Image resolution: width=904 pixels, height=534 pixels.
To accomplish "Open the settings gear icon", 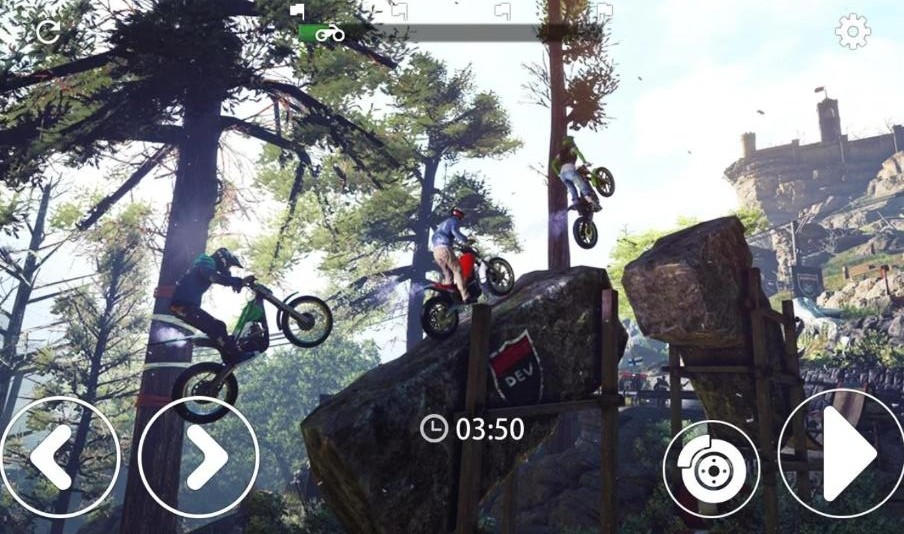I will pos(852,32).
